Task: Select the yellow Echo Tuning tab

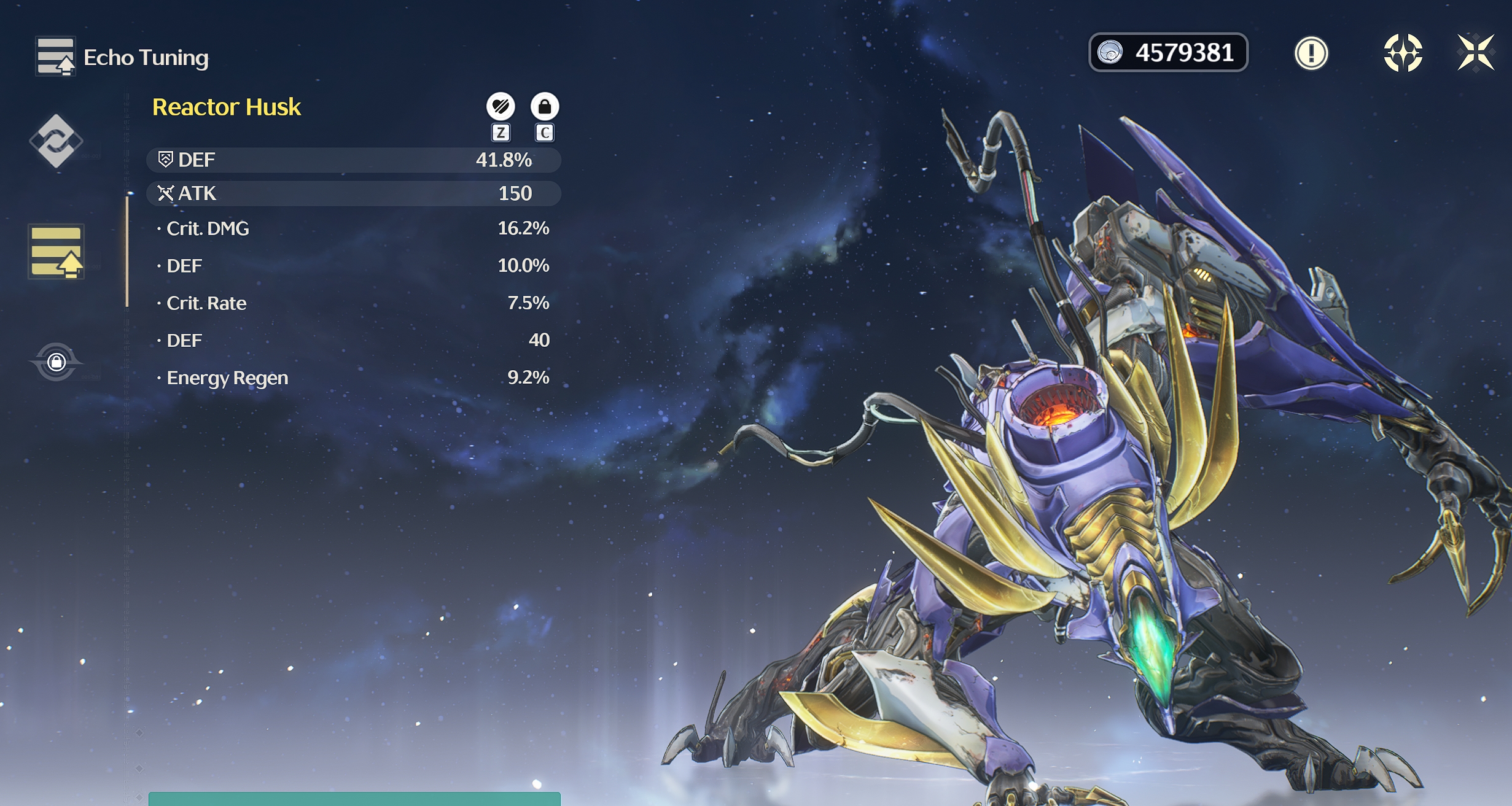Action: [56, 252]
